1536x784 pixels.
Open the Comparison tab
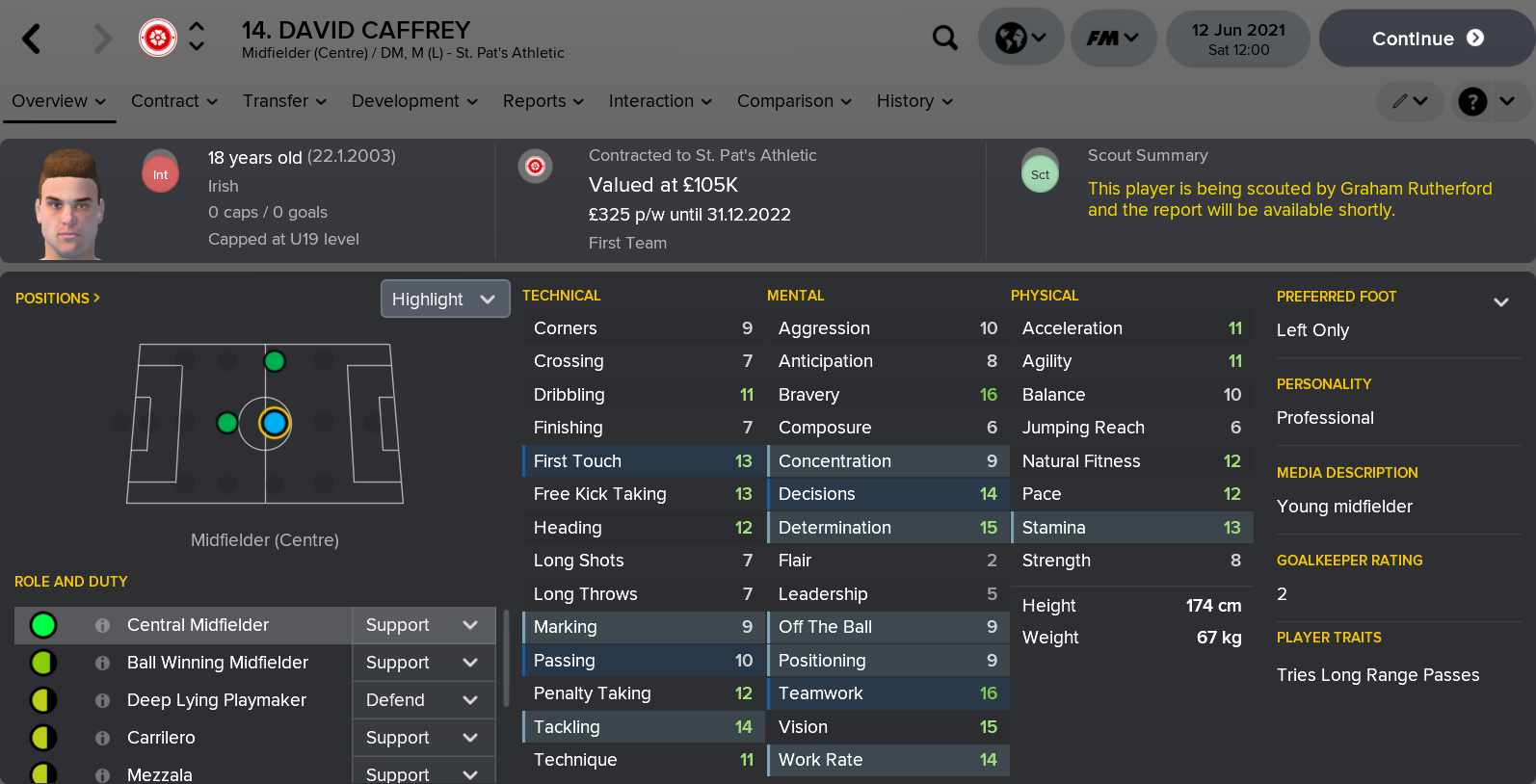click(794, 101)
